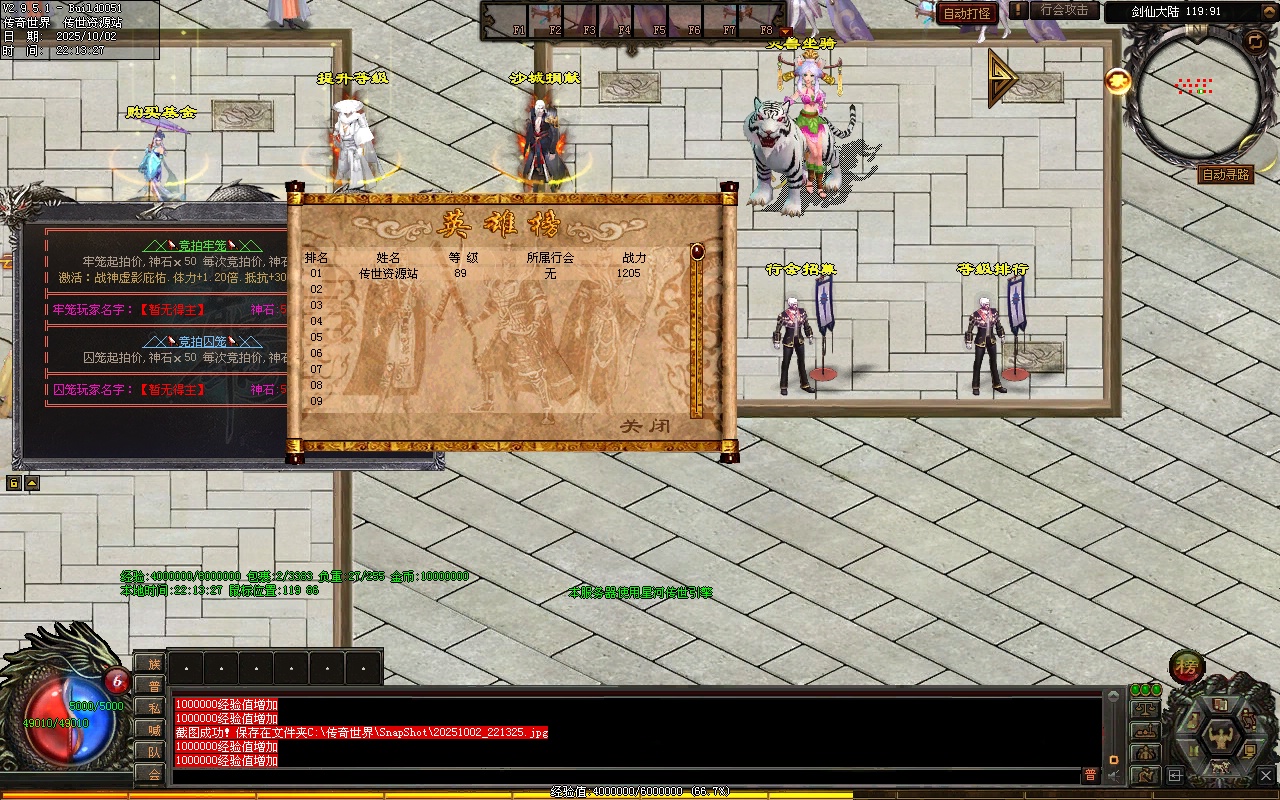Click the exclamation mark alert icon
The height and width of the screenshot is (800, 1280).
(1018, 10)
